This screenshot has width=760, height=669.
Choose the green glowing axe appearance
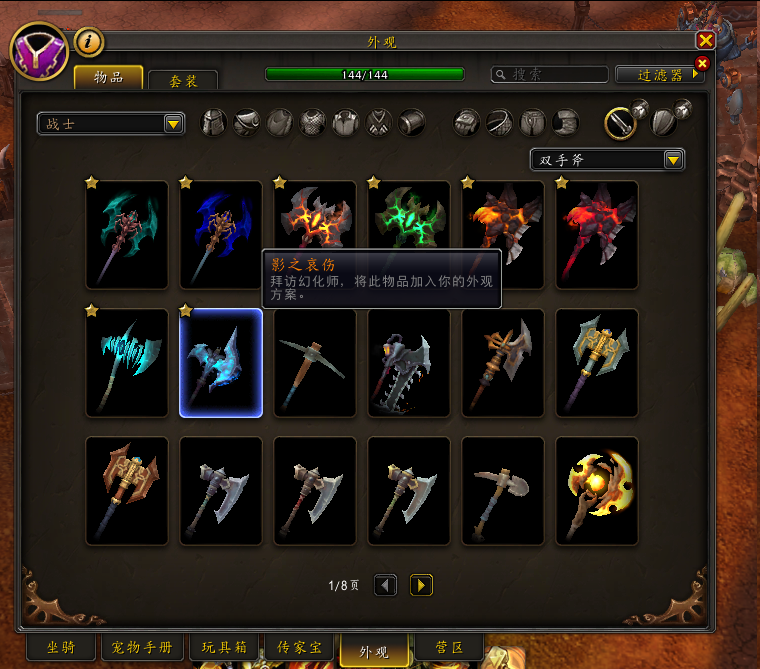(x=409, y=225)
